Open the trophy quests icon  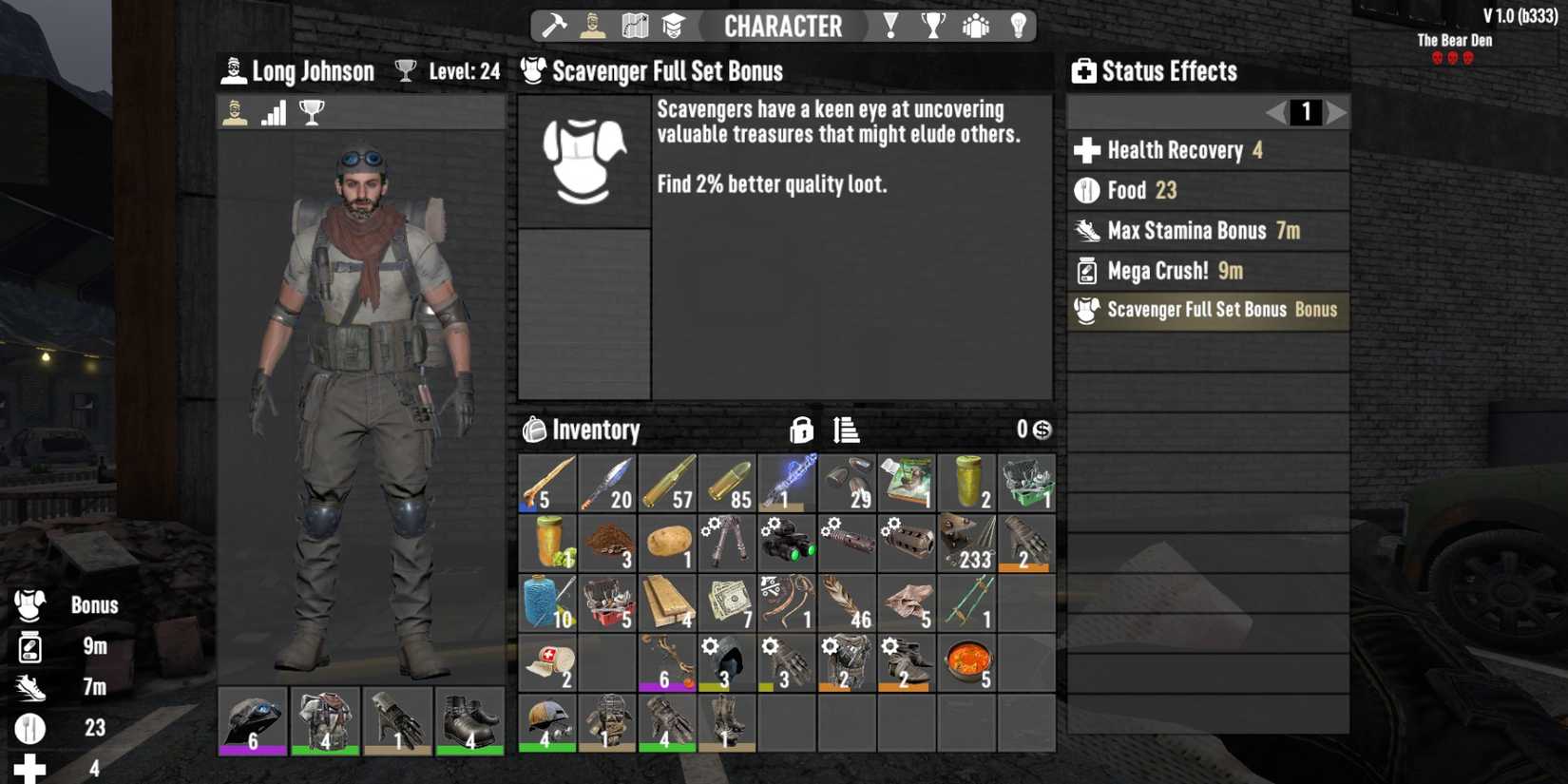click(x=933, y=26)
